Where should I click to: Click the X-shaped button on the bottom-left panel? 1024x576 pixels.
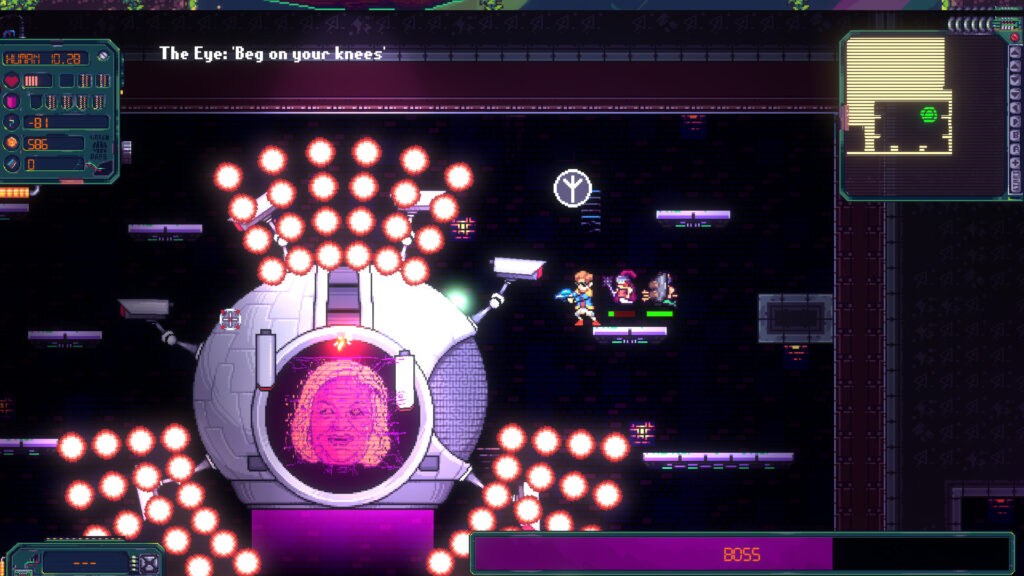149,563
